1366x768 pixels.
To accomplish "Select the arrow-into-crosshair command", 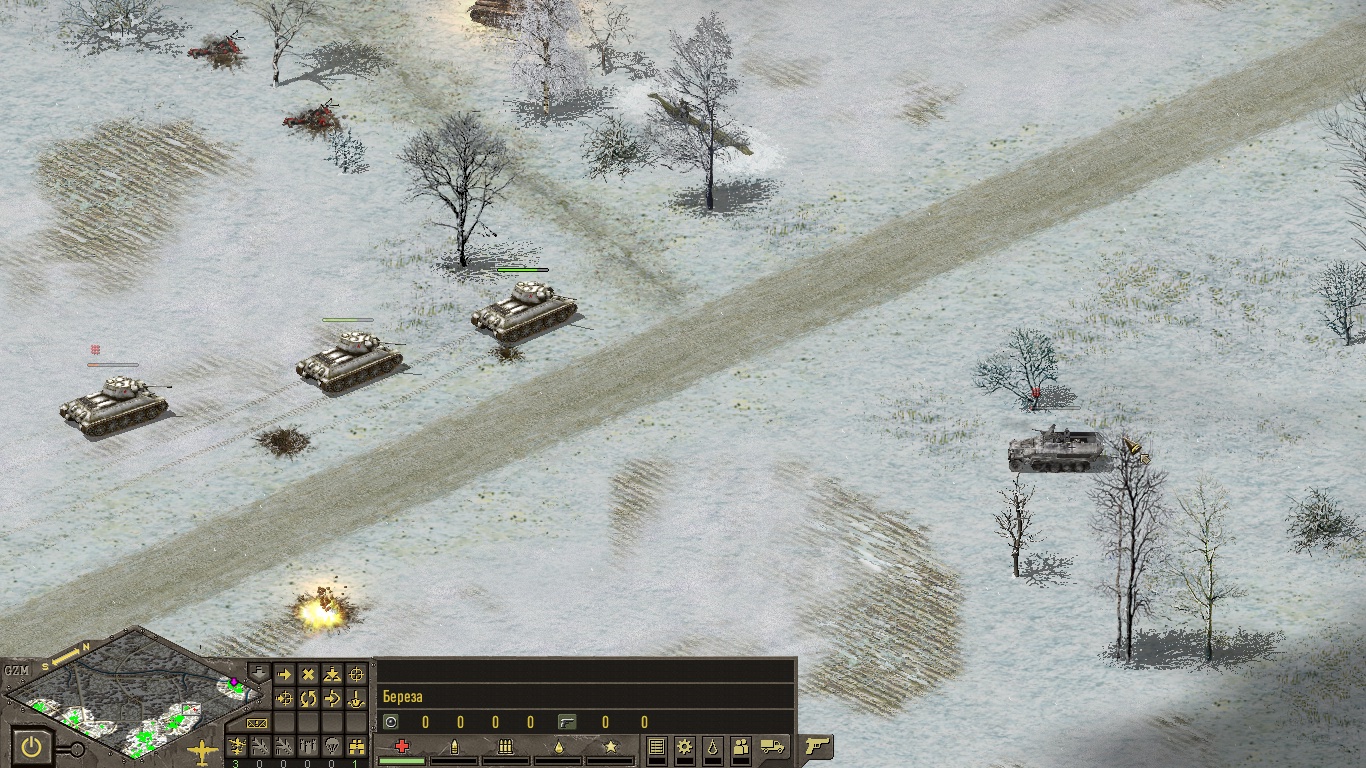I will (284, 698).
